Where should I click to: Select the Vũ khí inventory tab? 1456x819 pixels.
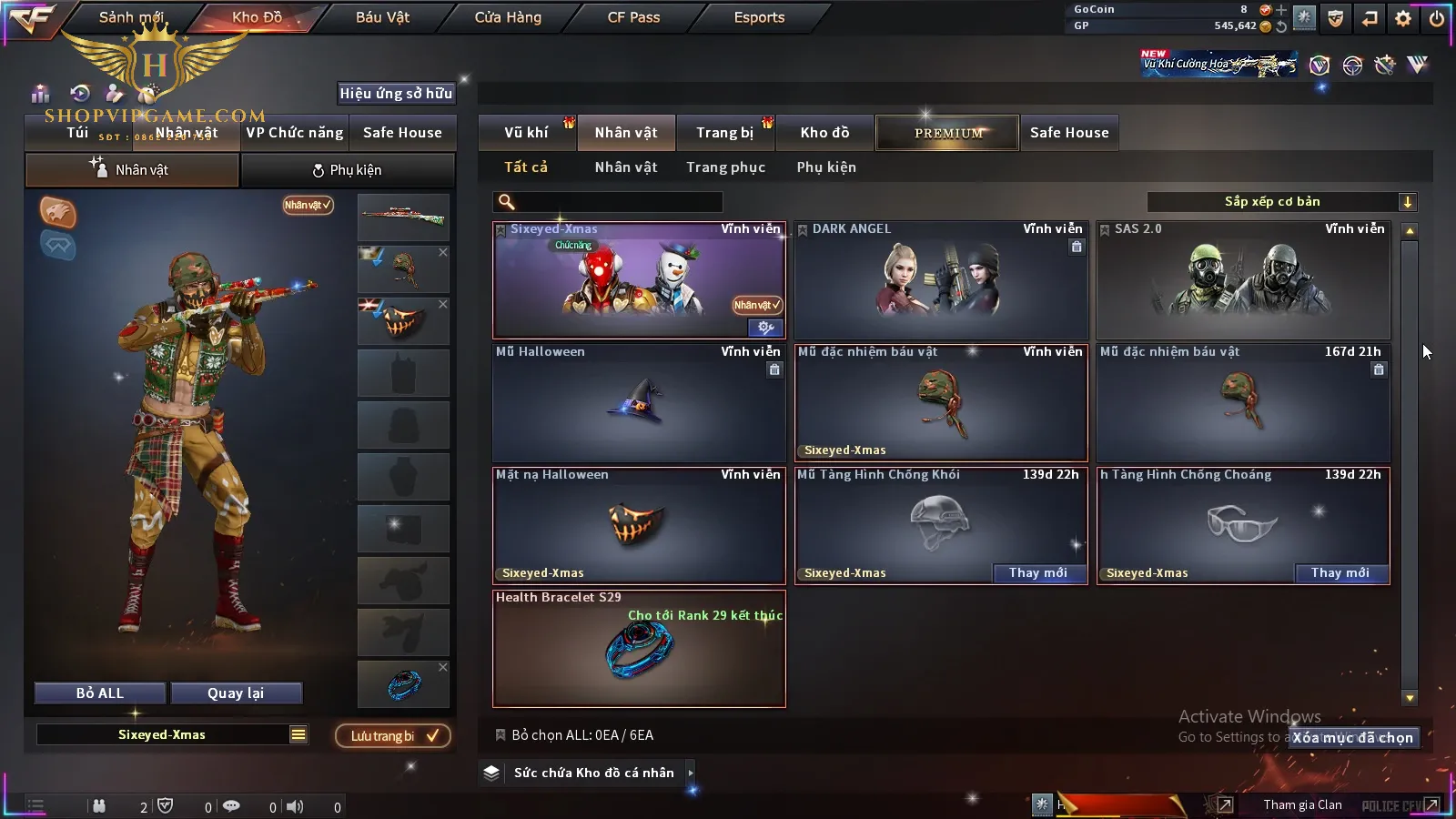click(526, 133)
